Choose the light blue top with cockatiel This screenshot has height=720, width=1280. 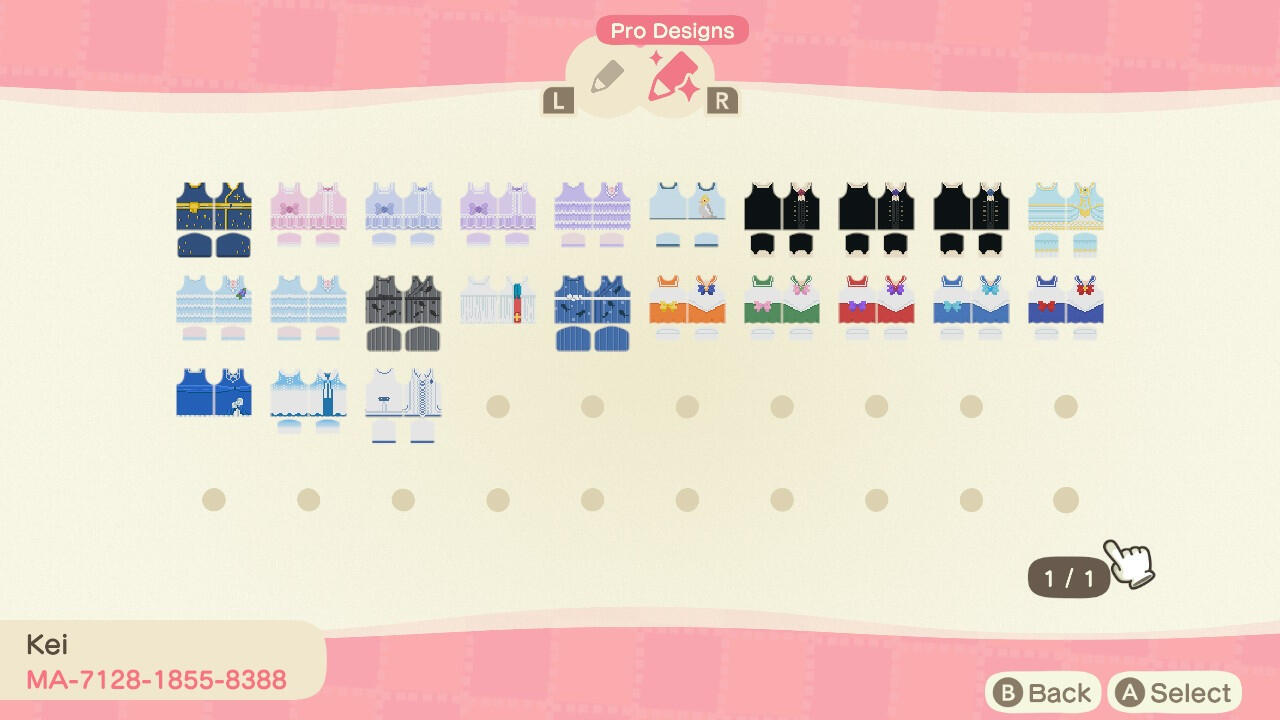tap(687, 214)
